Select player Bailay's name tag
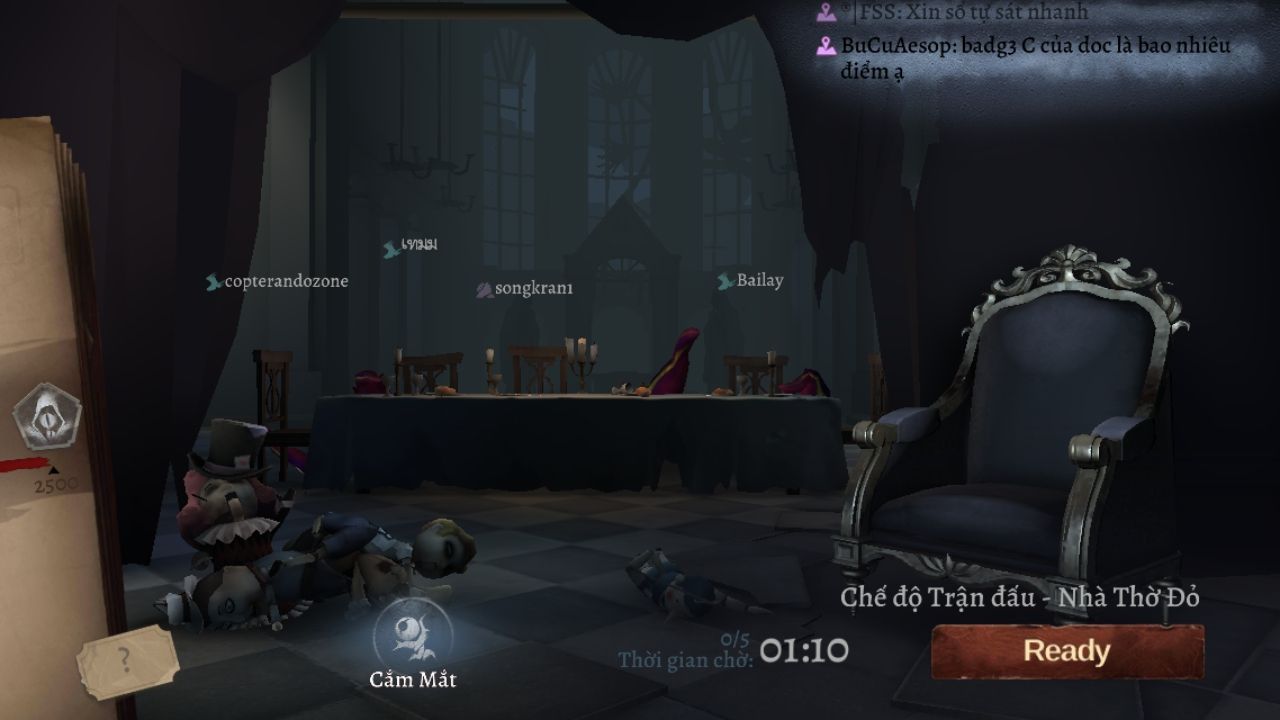 pos(751,281)
